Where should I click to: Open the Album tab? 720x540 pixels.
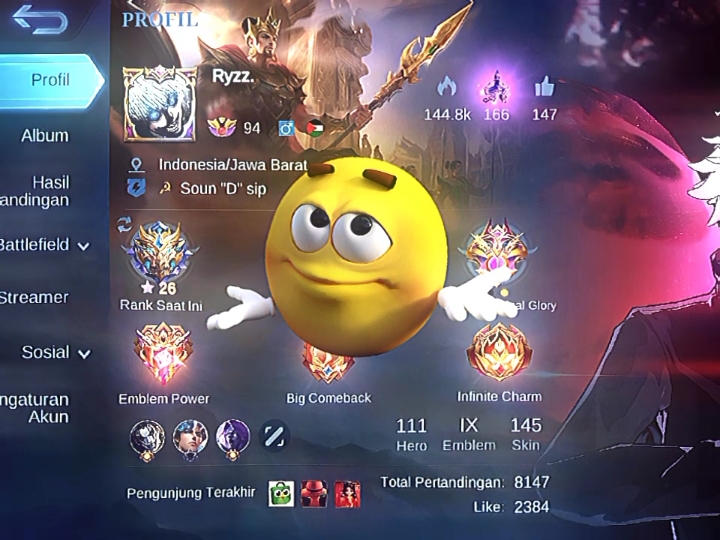[45, 135]
